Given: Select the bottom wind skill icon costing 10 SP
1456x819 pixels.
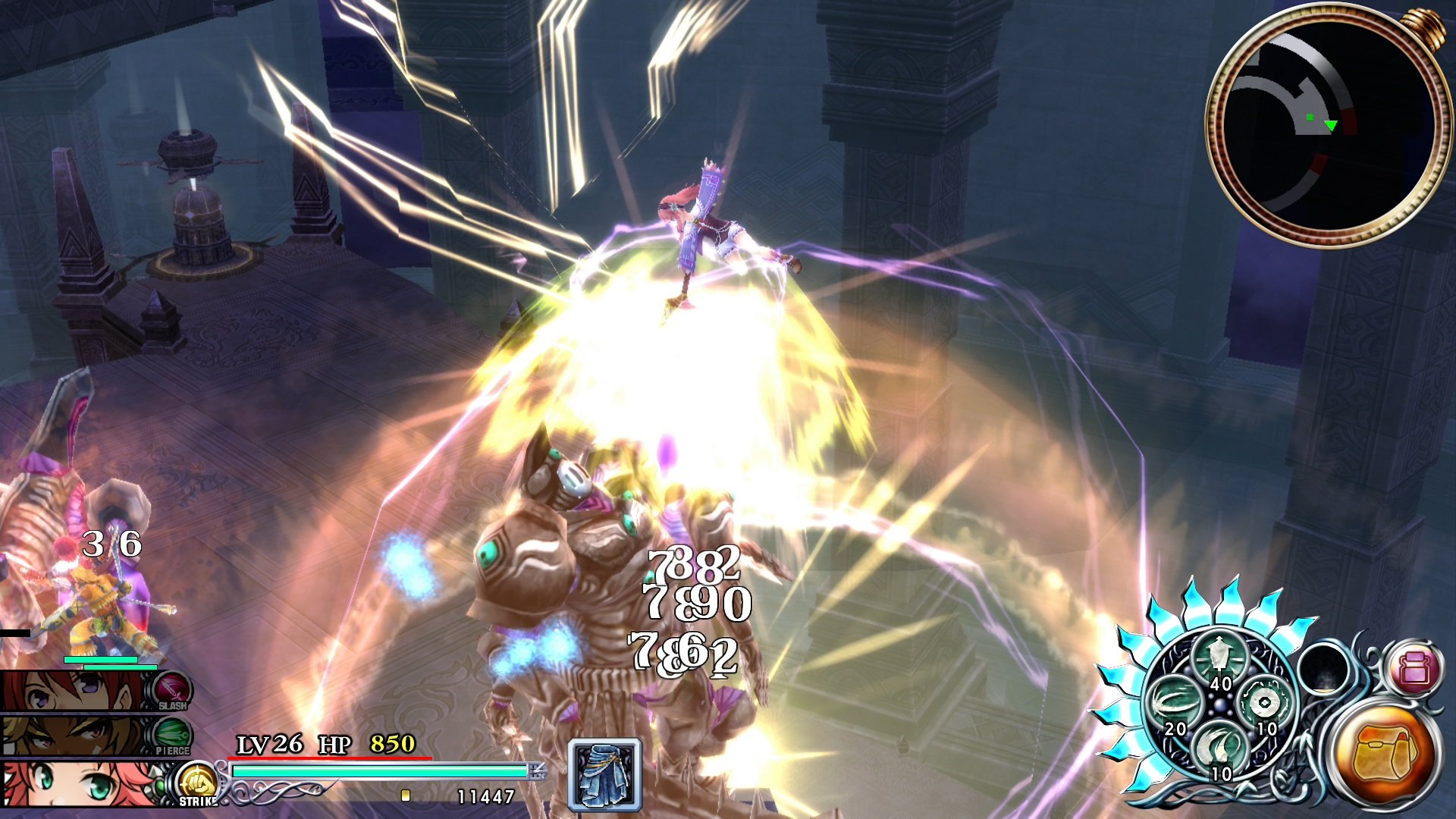Looking at the screenshot, I should pyautogui.click(x=1216, y=747).
